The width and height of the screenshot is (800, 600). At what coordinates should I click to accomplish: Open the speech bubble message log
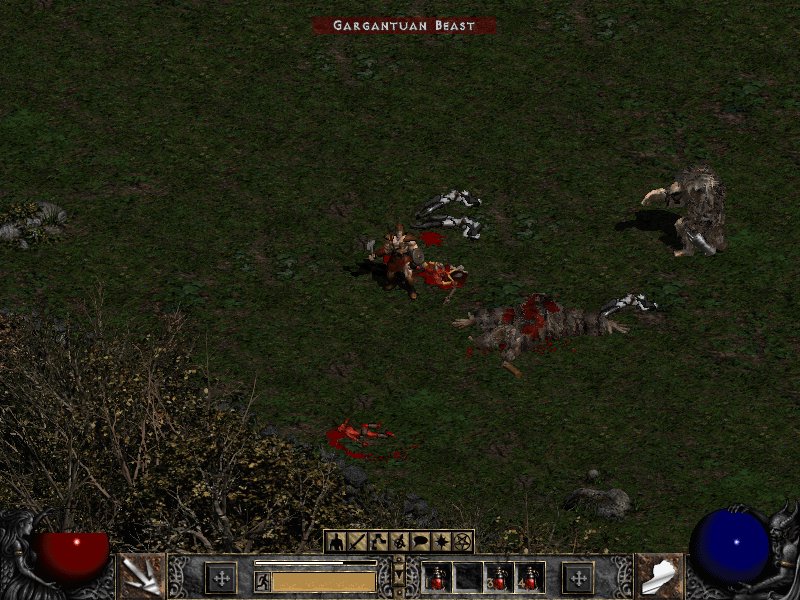419,541
